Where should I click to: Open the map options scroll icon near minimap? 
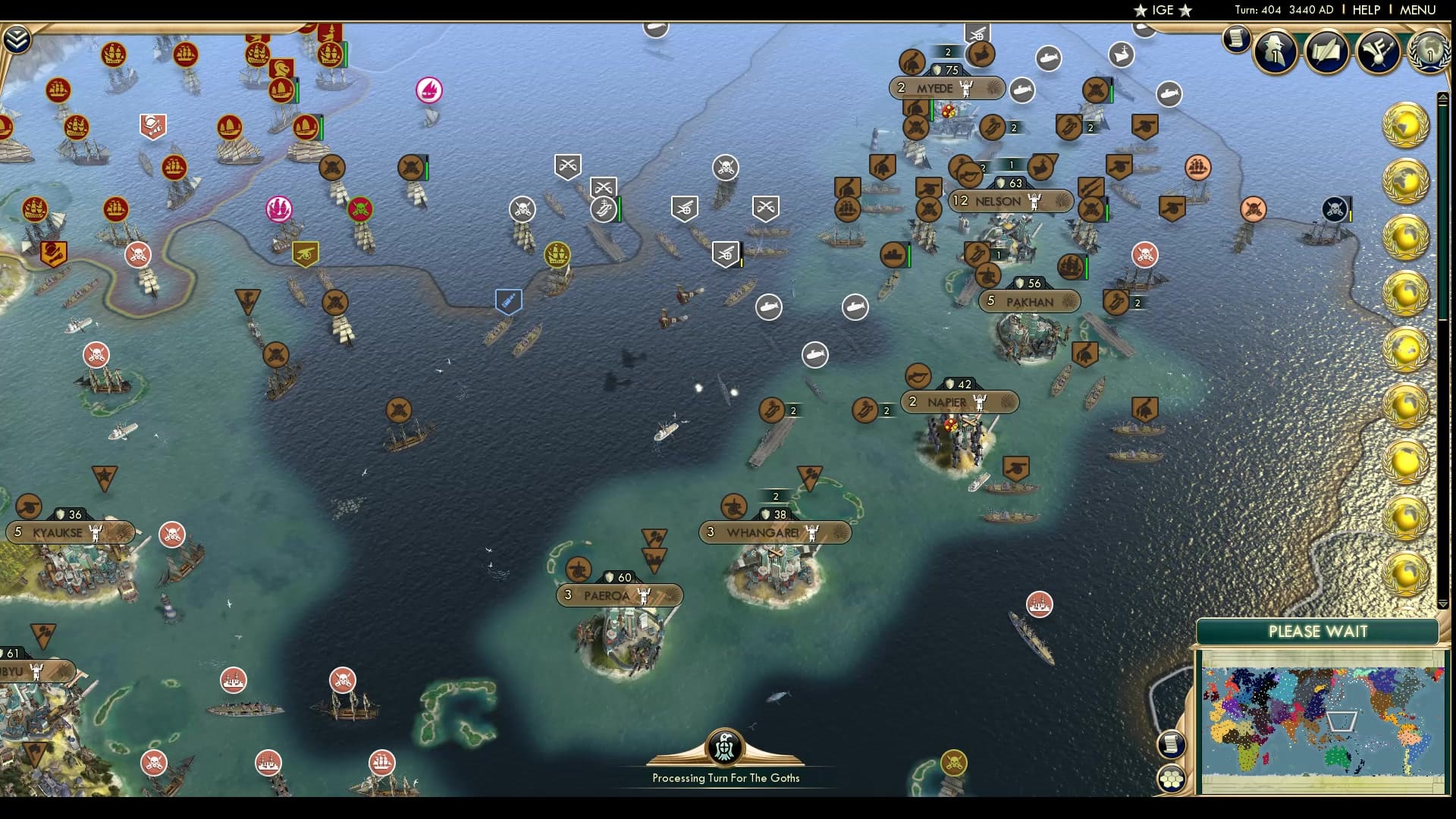point(1171,744)
